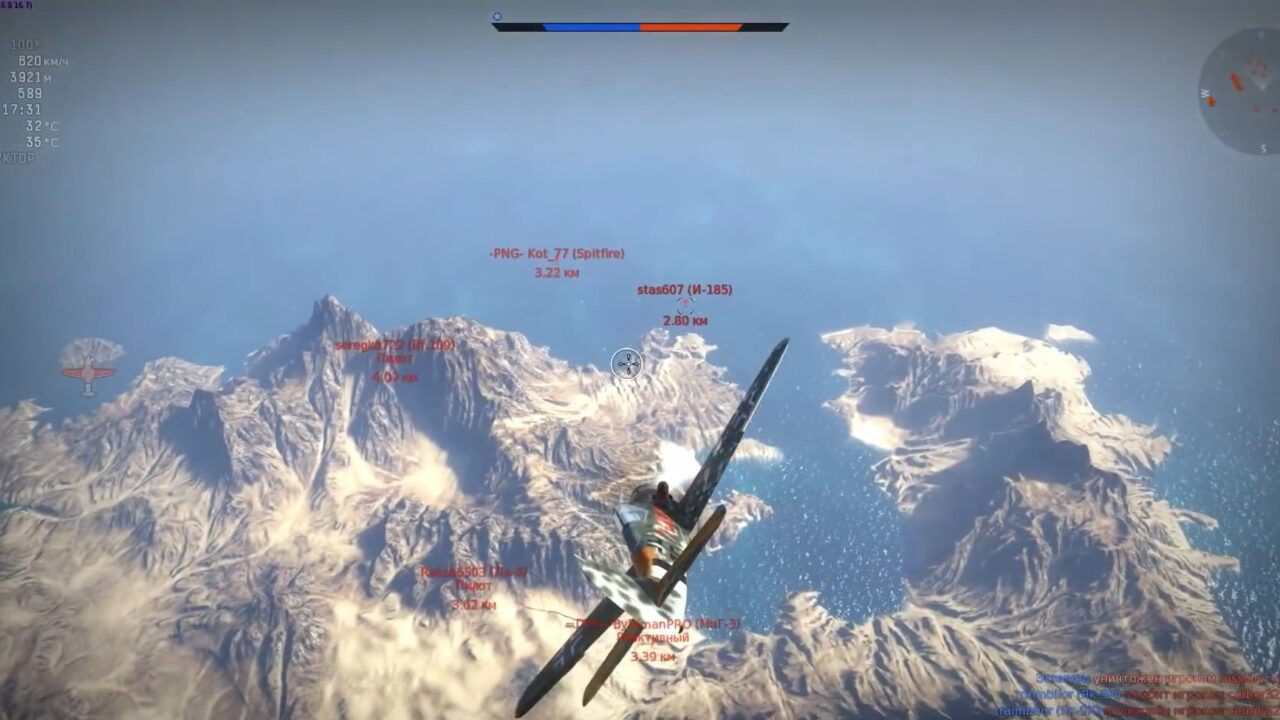Click the 589 engine RPM value

(30, 93)
